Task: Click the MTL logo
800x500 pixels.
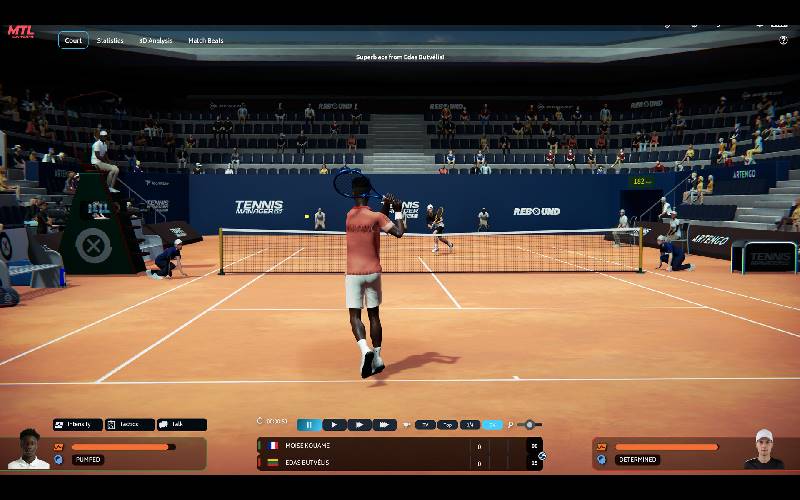Action: pyautogui.click(x=21, y=31)
